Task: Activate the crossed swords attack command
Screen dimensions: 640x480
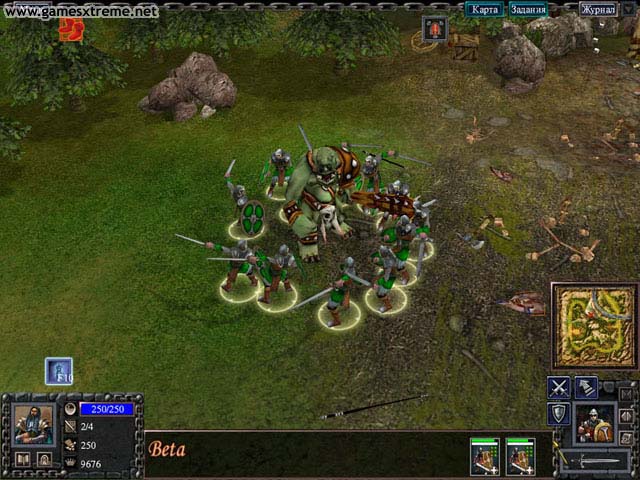Action: click(559, 388)
